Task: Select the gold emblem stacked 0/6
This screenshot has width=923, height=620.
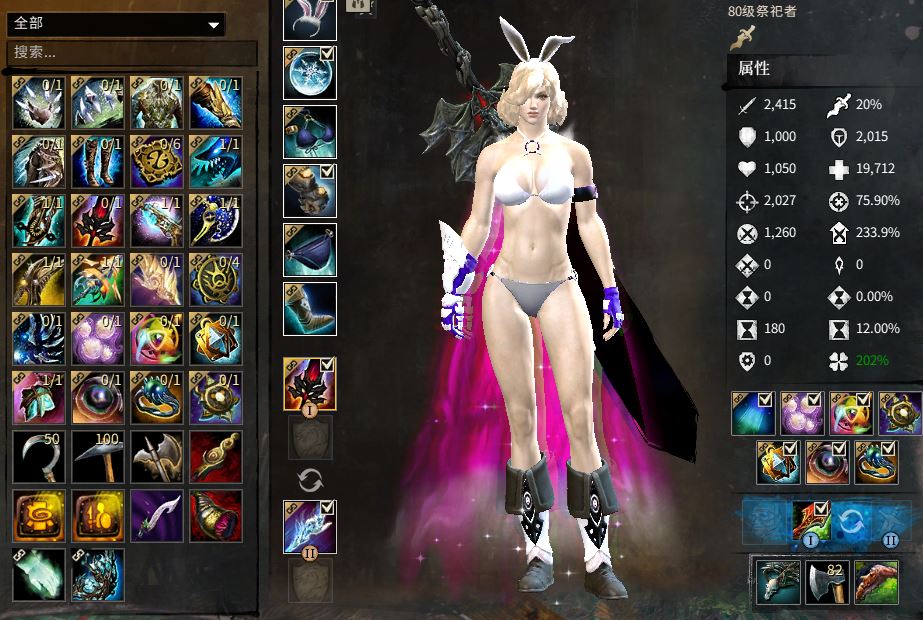Action: (157, 161)
